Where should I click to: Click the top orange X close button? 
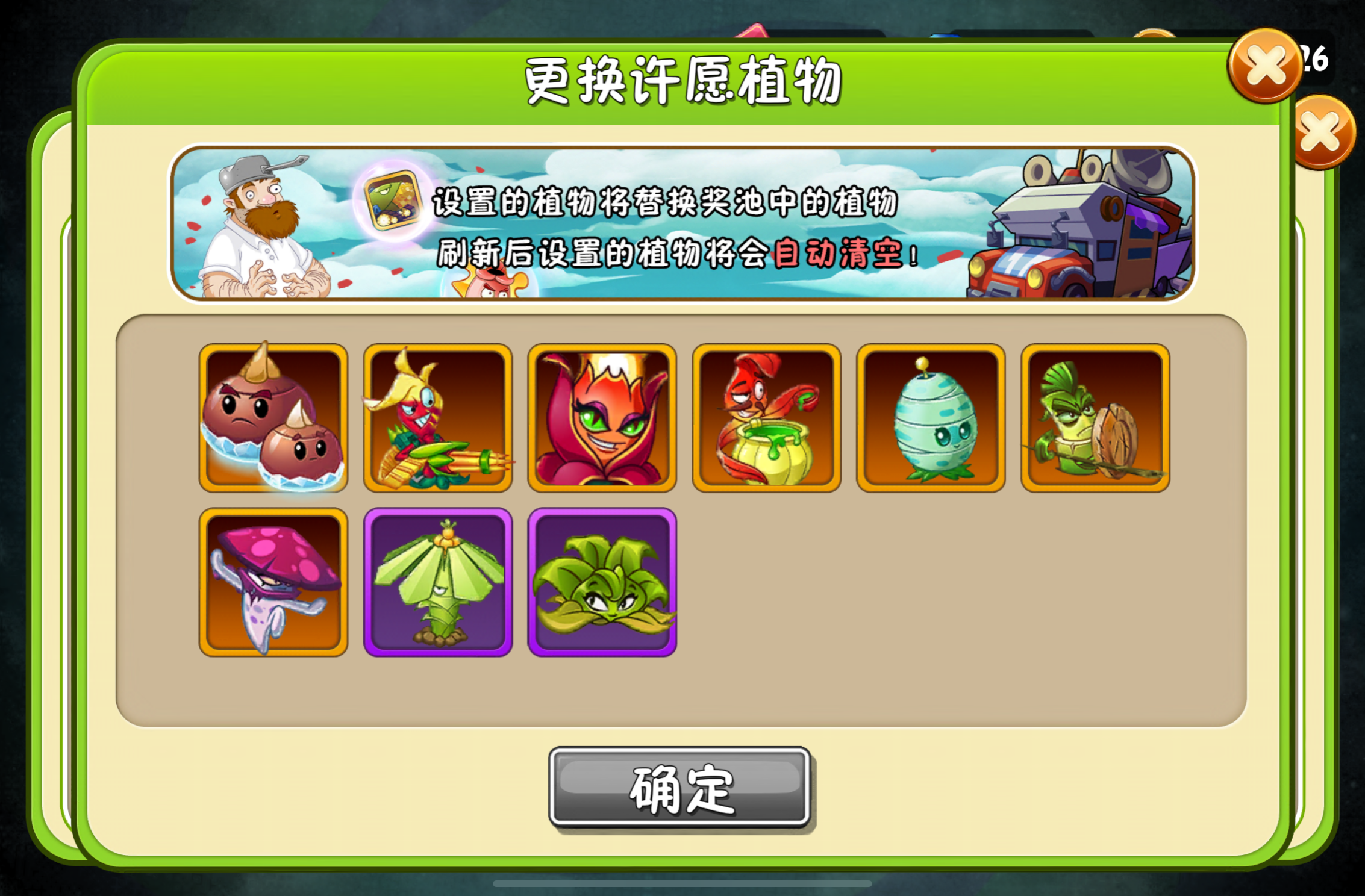[x=1265, y=66]
